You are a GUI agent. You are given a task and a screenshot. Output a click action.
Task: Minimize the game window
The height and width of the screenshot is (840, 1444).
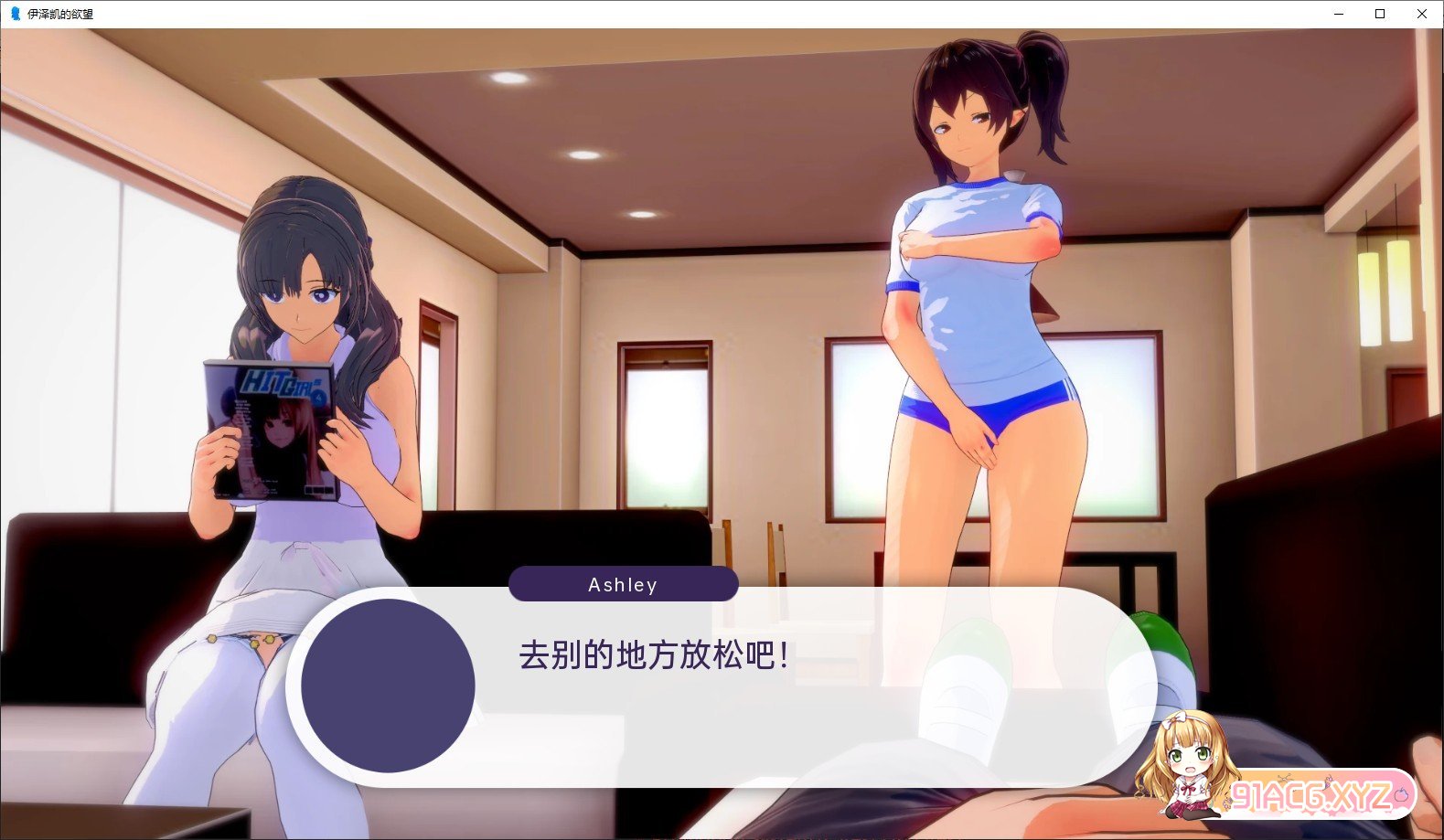tap(1339, 14)
